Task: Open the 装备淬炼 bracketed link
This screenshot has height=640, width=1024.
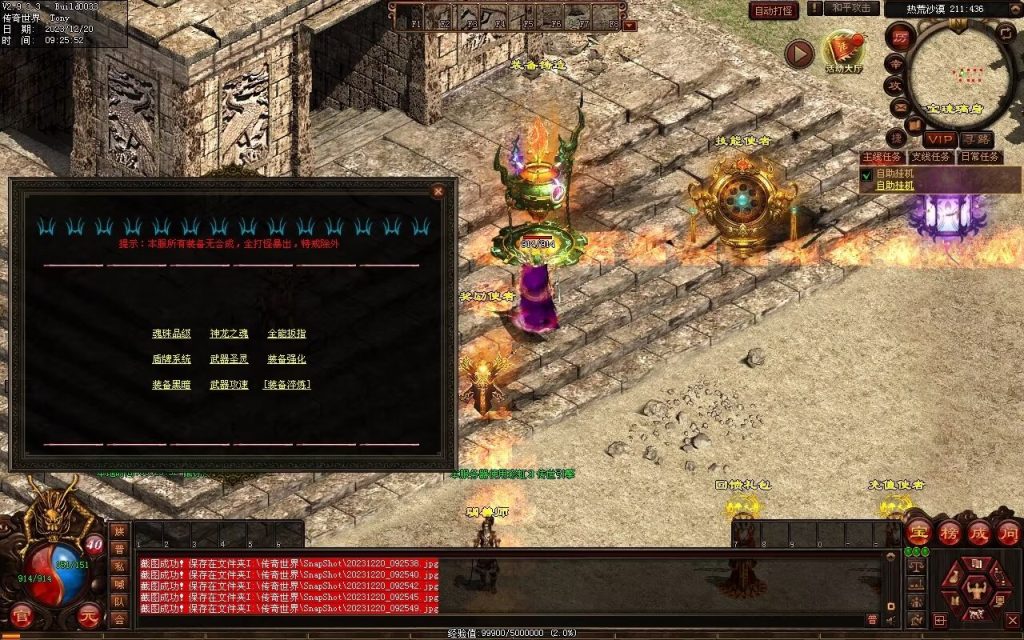Action: pyautogui.click(x=288, y=384)
